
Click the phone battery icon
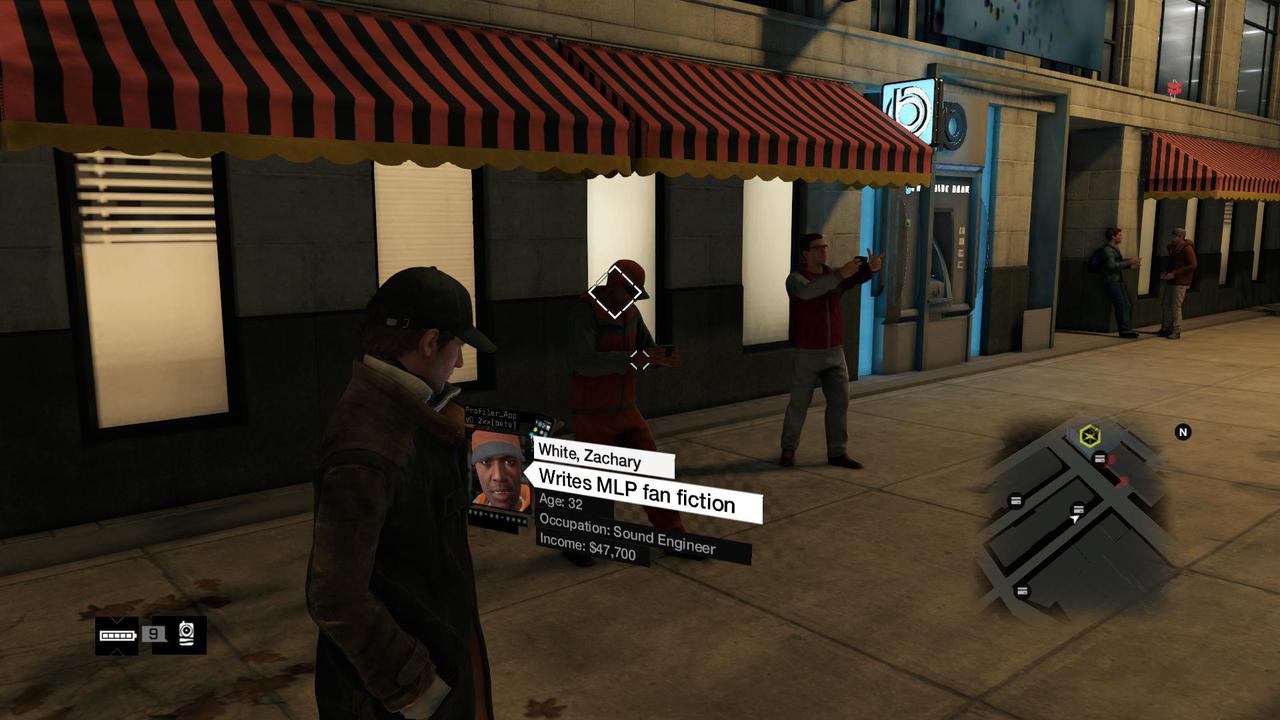[x=117, y=634]
